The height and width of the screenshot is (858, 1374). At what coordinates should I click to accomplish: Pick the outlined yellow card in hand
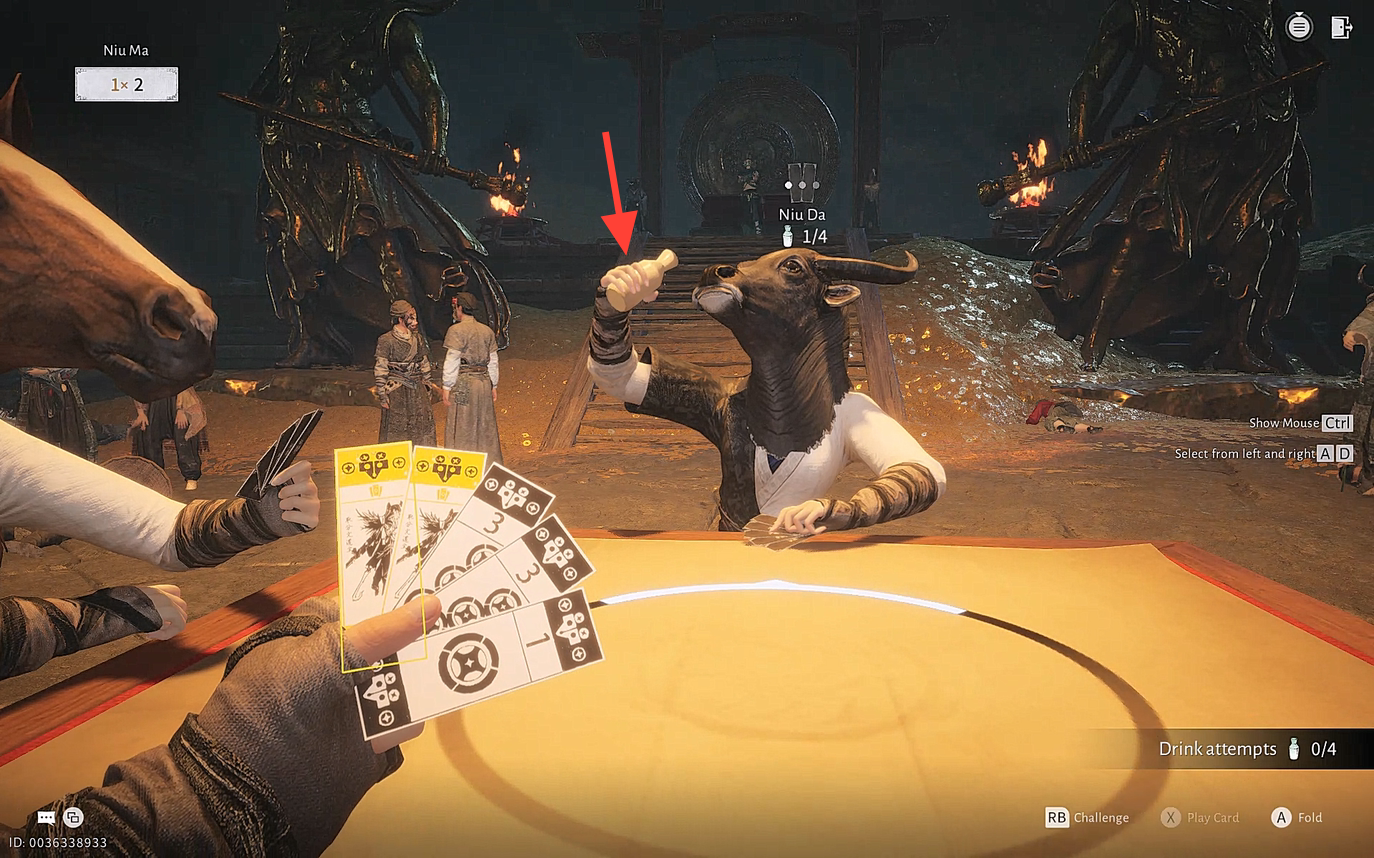pyautogui.click(x=374, y=540)
